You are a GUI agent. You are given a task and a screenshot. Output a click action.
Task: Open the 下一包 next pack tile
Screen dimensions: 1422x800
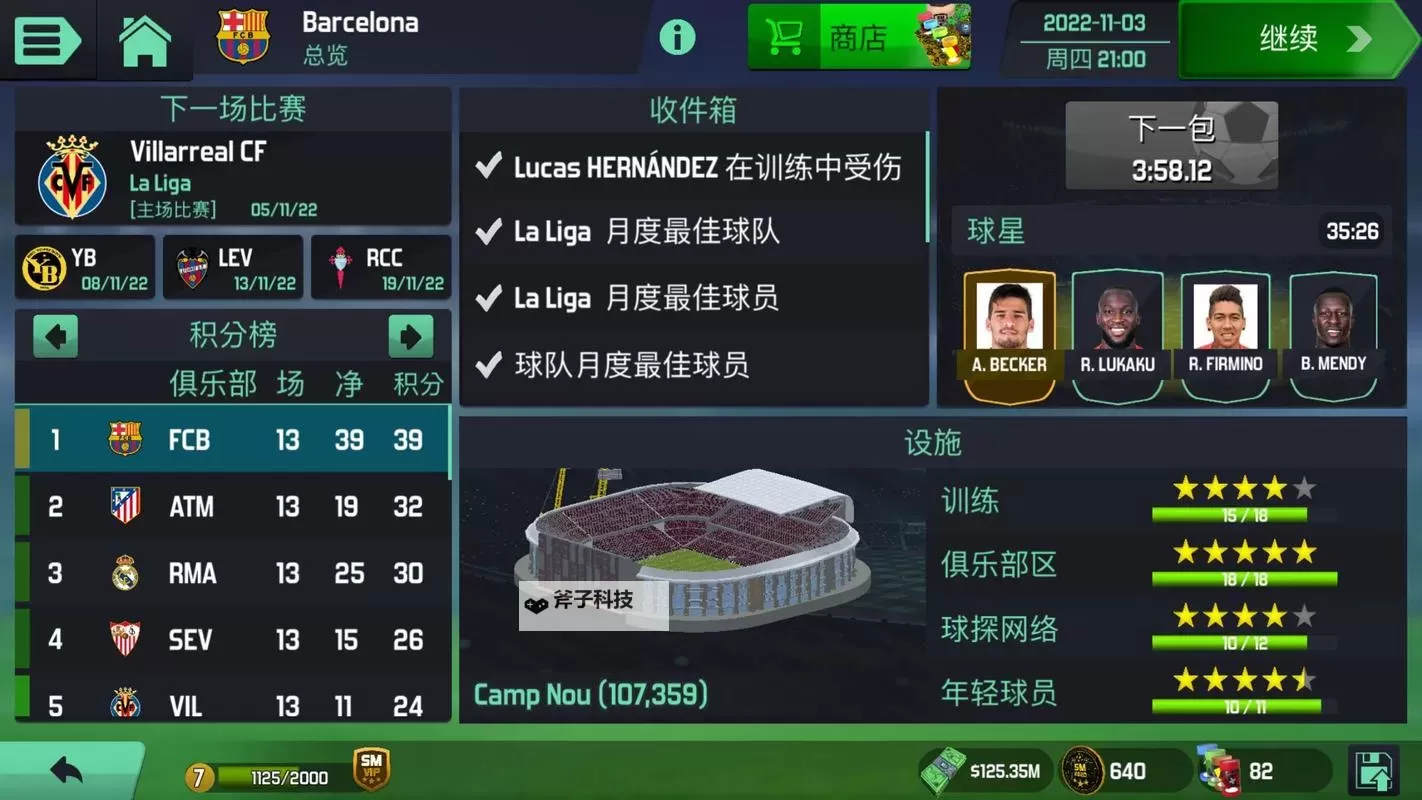[x=1171, y=146]
